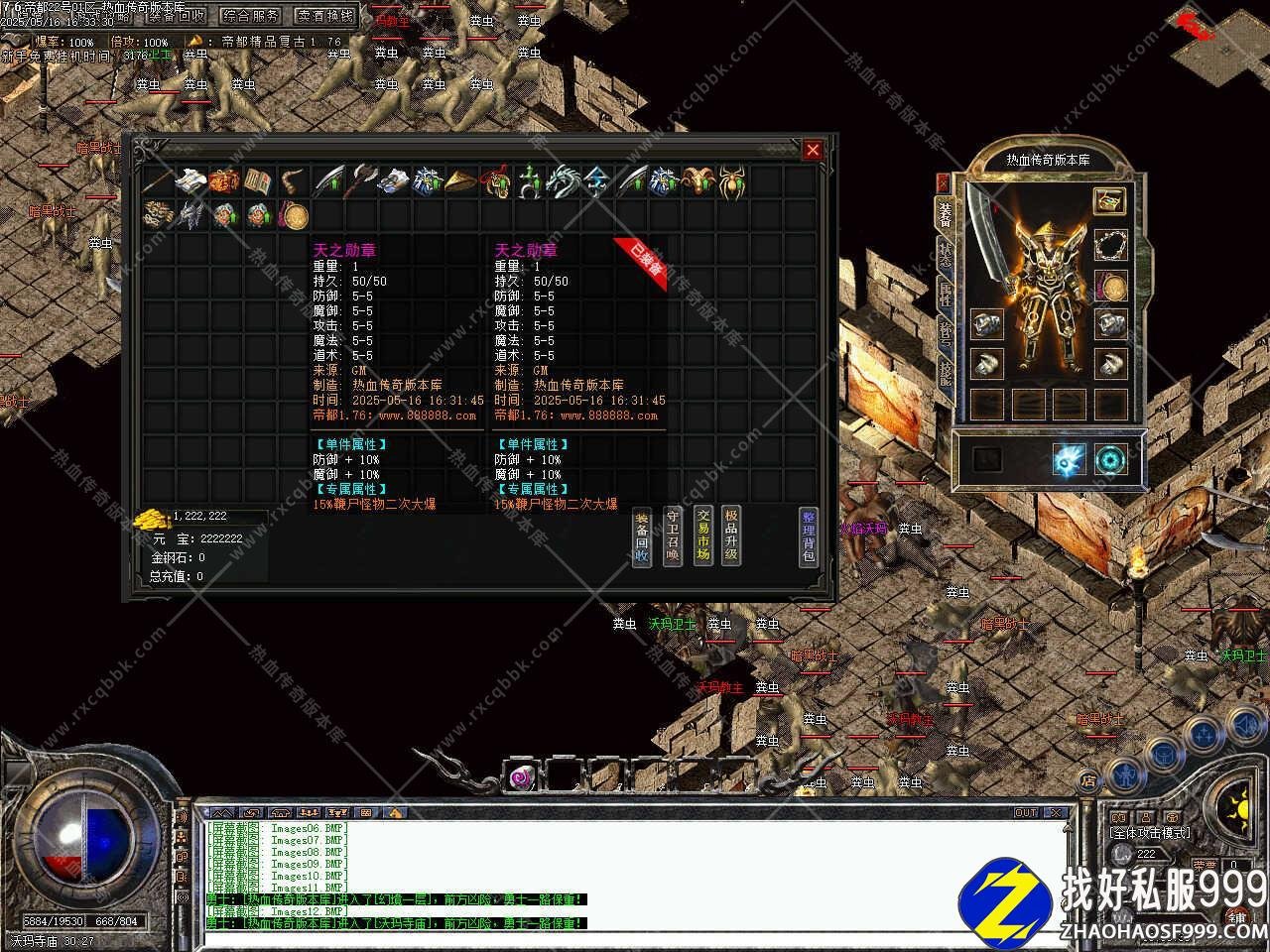Screen dimensions: 1270x952
Task: Click the OUT button on chat box
Action: 1025,813
